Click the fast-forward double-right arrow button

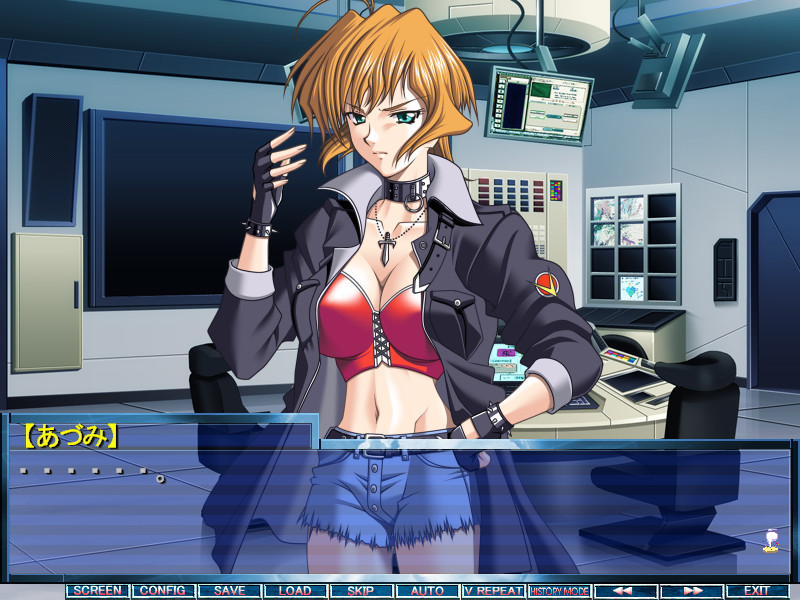(x=691, y=591)
